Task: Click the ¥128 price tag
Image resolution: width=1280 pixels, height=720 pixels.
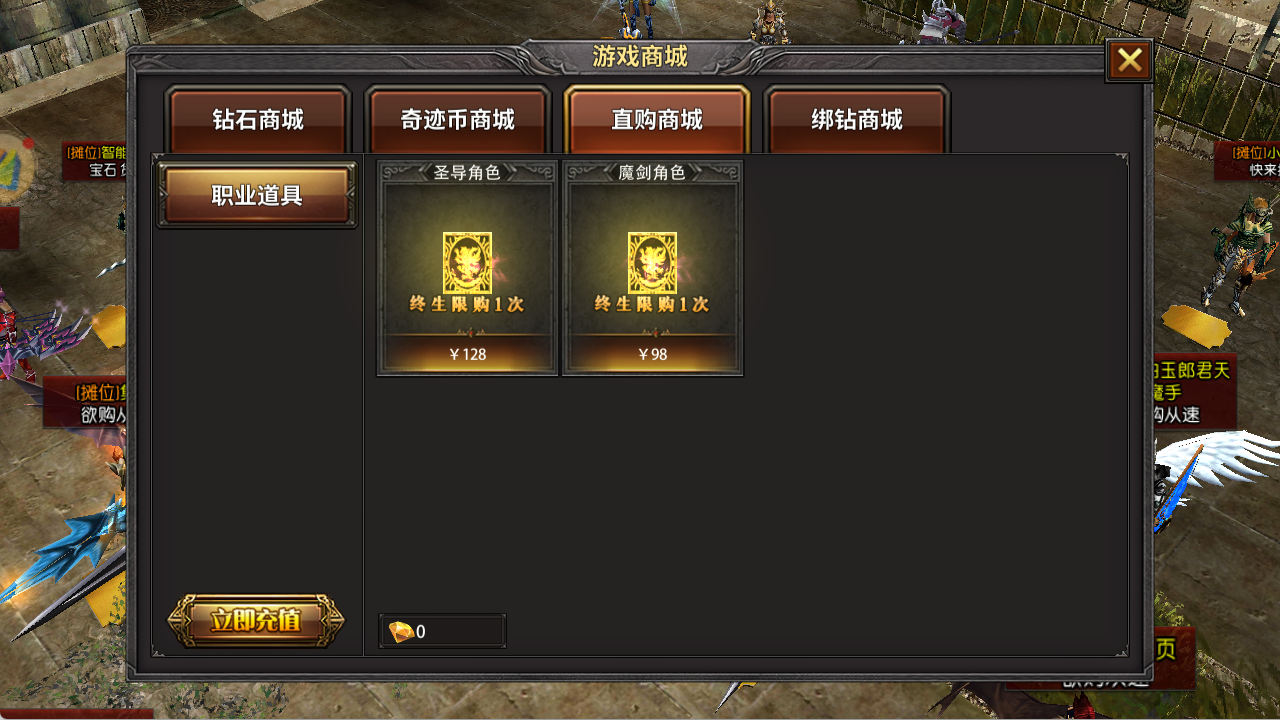Action: point(466,354)
